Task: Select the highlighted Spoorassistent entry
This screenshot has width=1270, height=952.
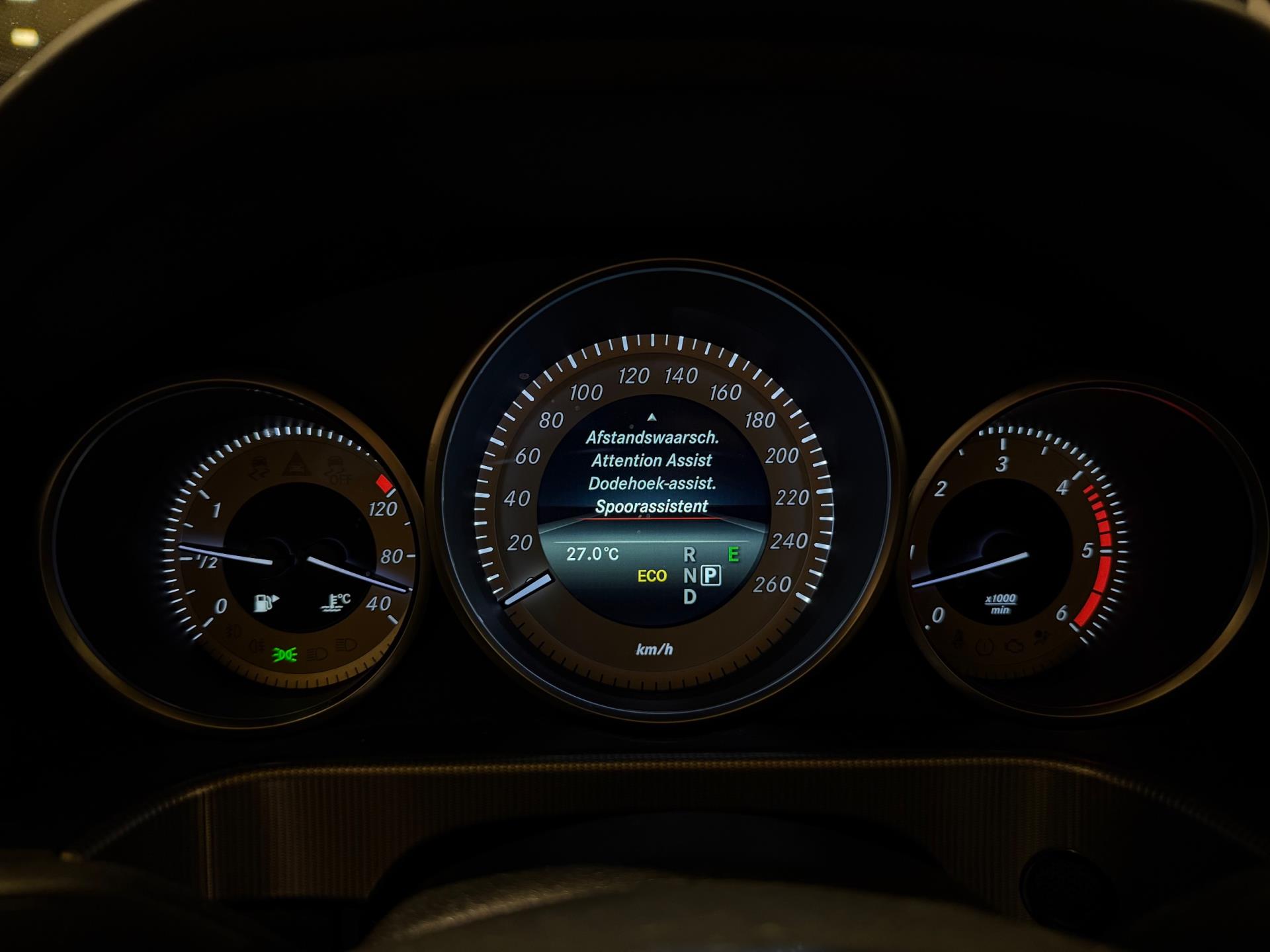Action: pyautogui.click(x=652, y=507)
